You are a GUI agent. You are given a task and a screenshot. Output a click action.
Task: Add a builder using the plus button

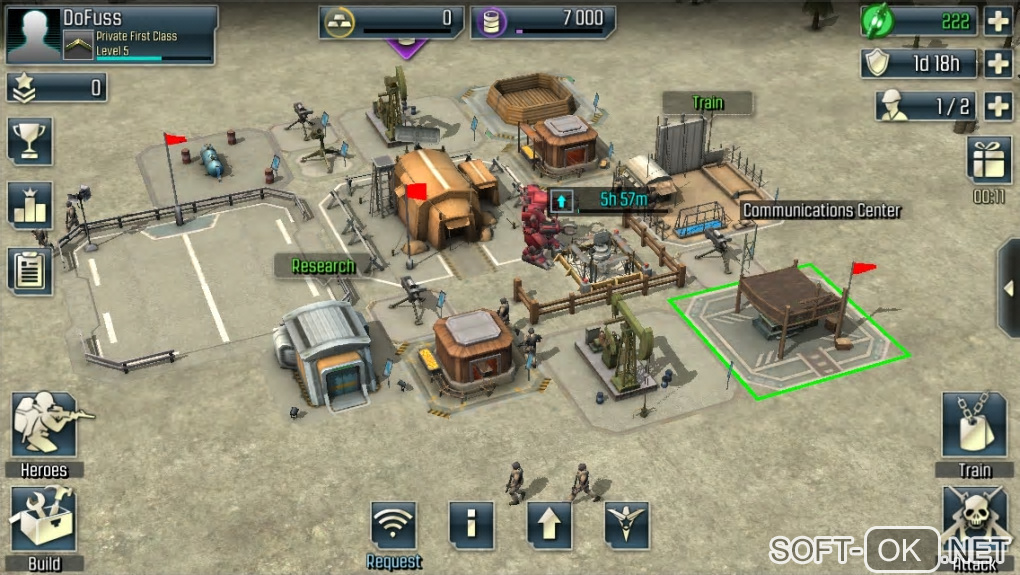(x=998, y=105)
